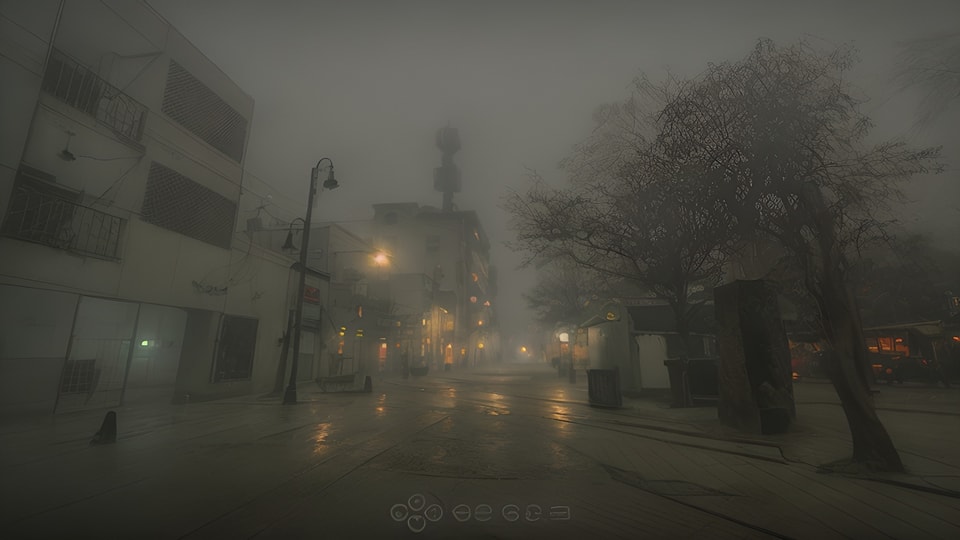The image size is (960, 540).
Task: Pan the view down with the bottom circle button
Action: (x=417, y=523)
